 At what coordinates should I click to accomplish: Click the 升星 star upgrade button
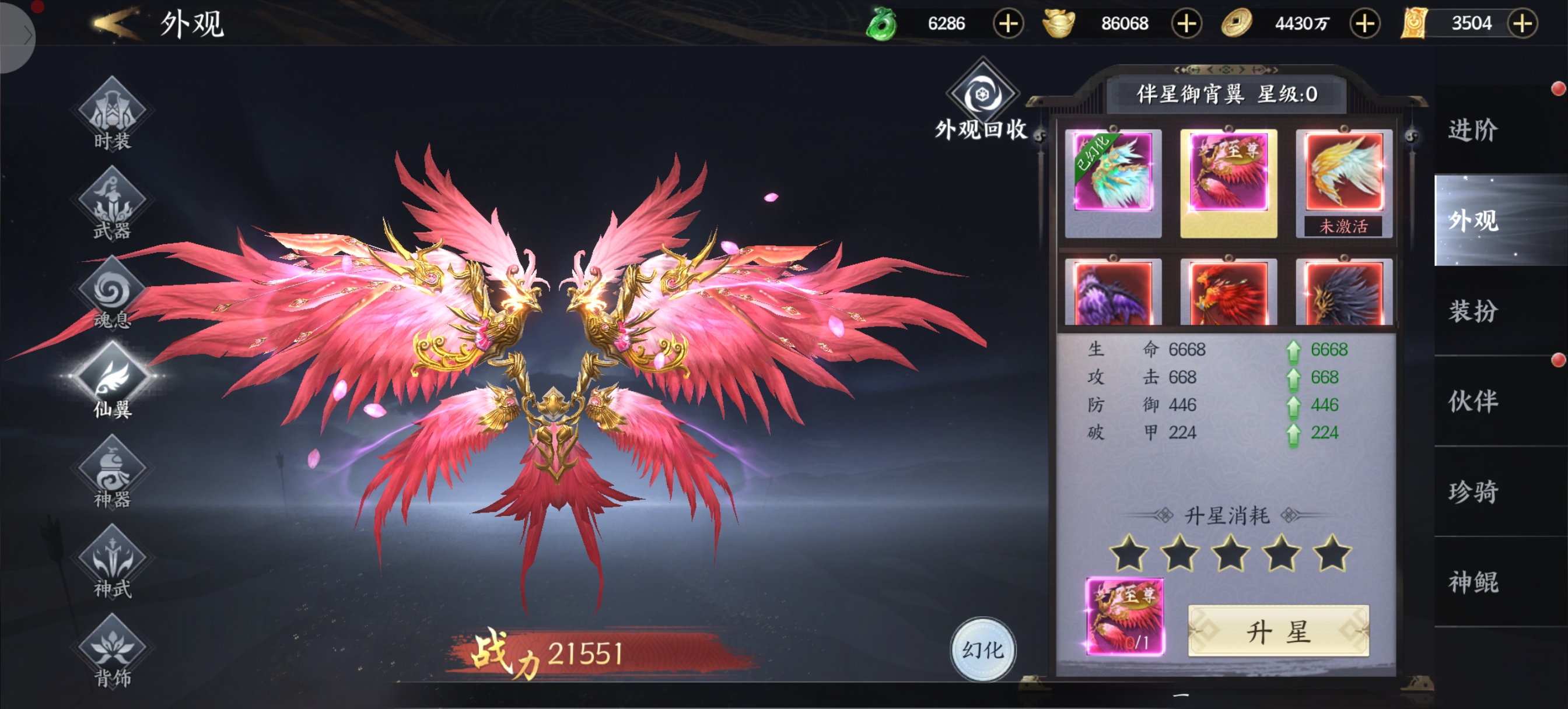(1278, 631)
